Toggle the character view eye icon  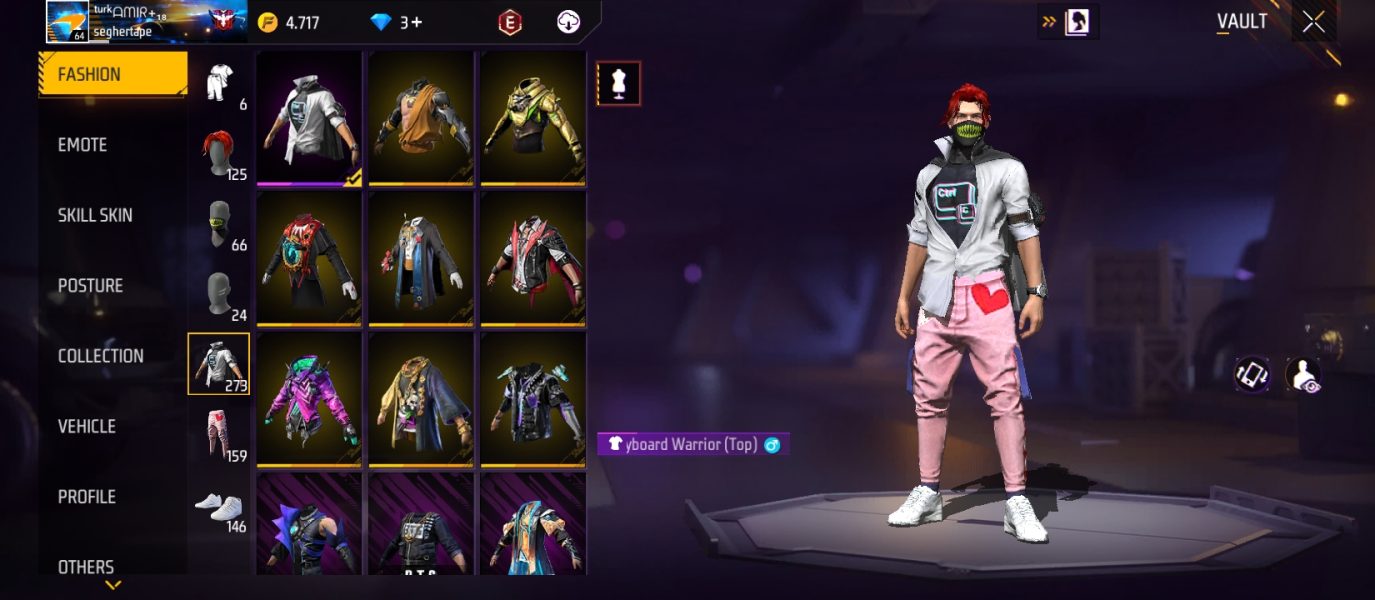1302,374
